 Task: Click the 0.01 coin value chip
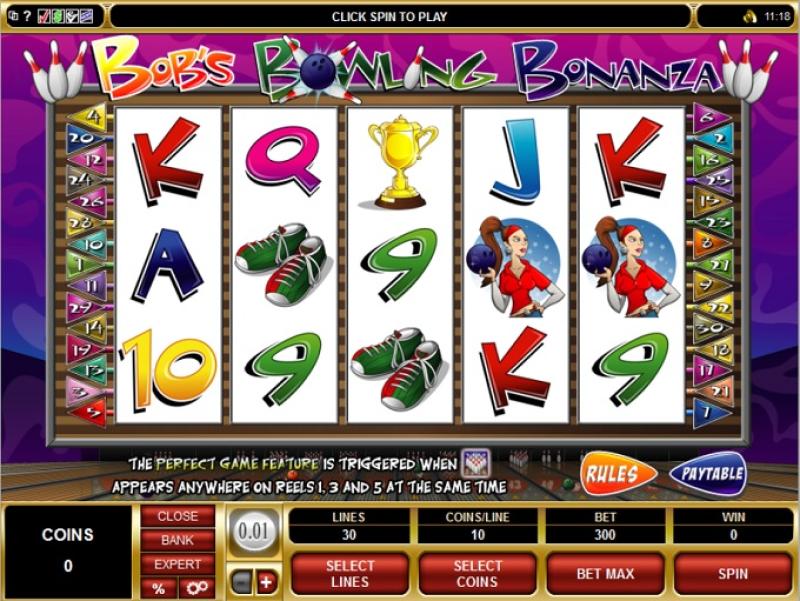click(x=254, y=531)
